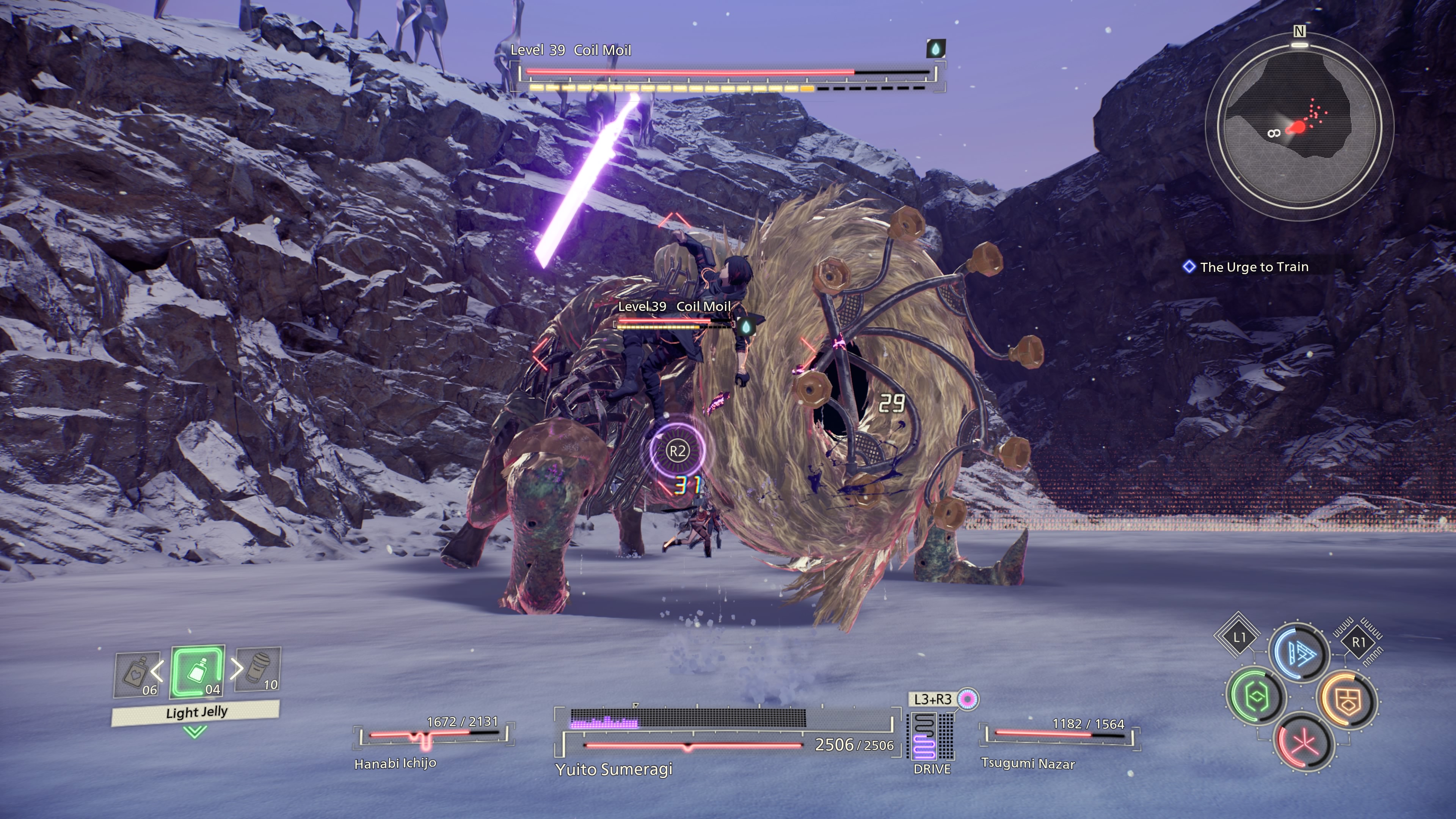Screen dimensions: 1456x819
Task: Select party member Hanabi Ichijo
Action: click(395, 764)
